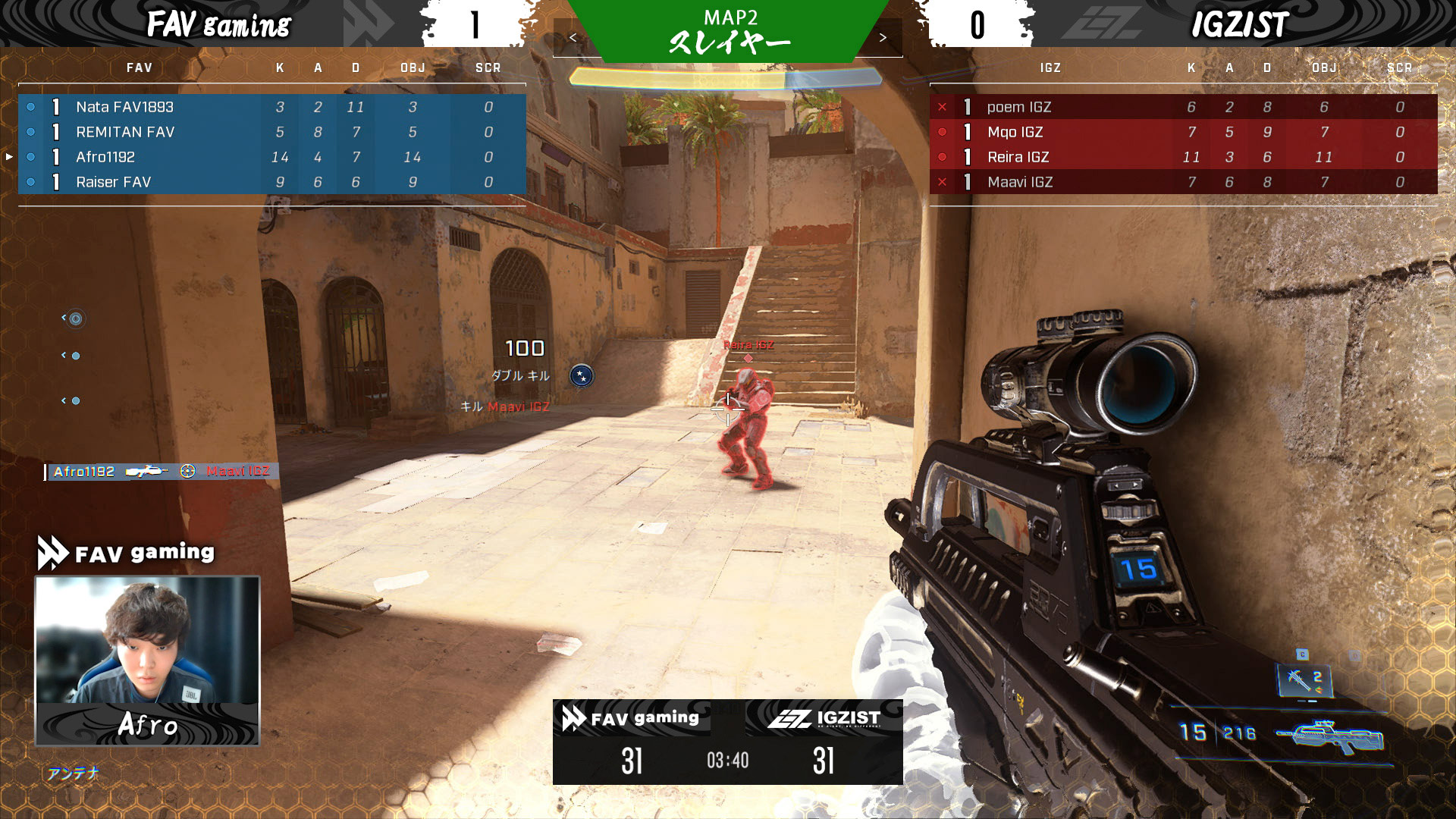
Task: Open the Afro player webcam thumbnail
Action: (148, 660)
